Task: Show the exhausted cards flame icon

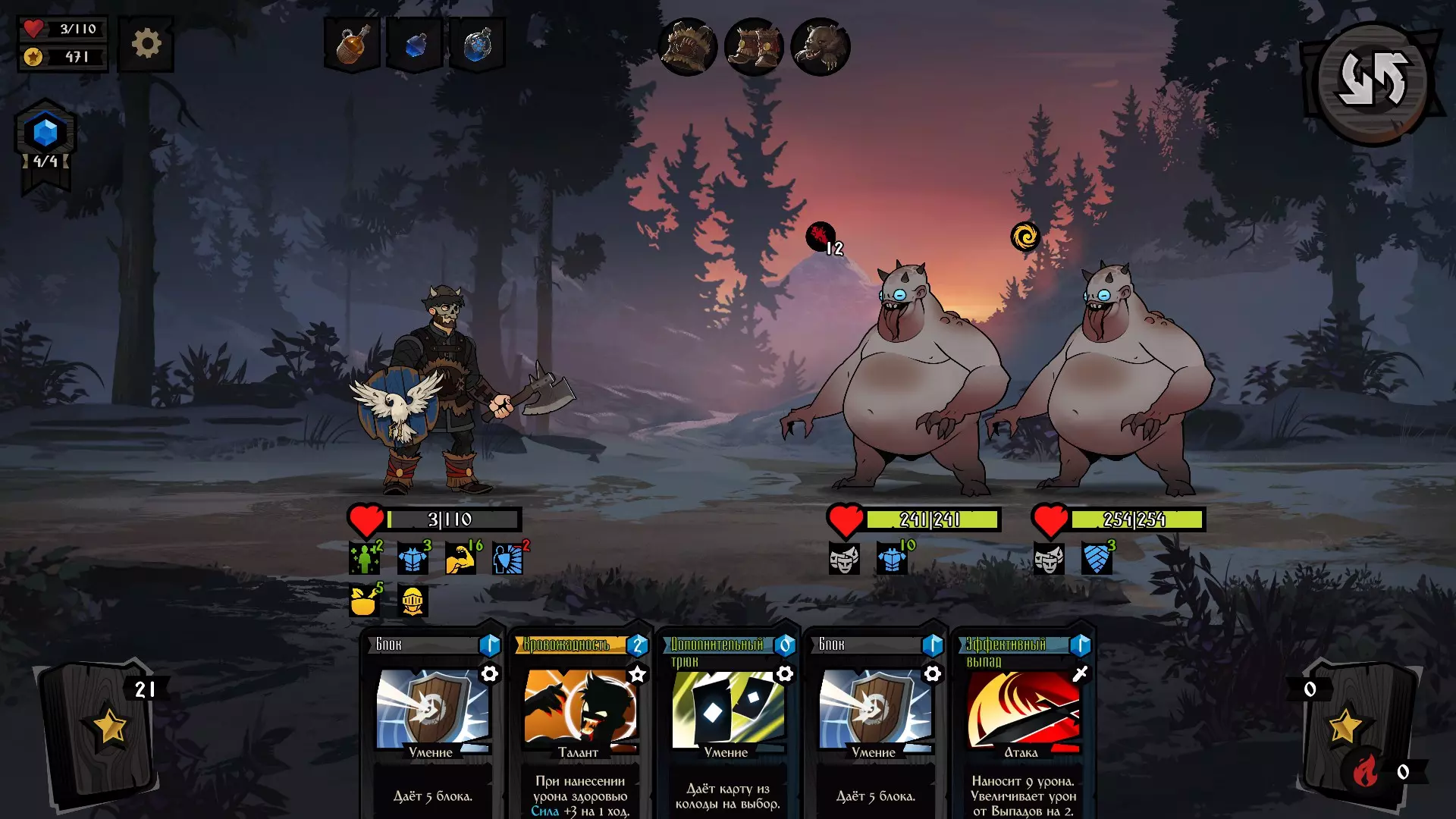Action: coord(1366,772)
